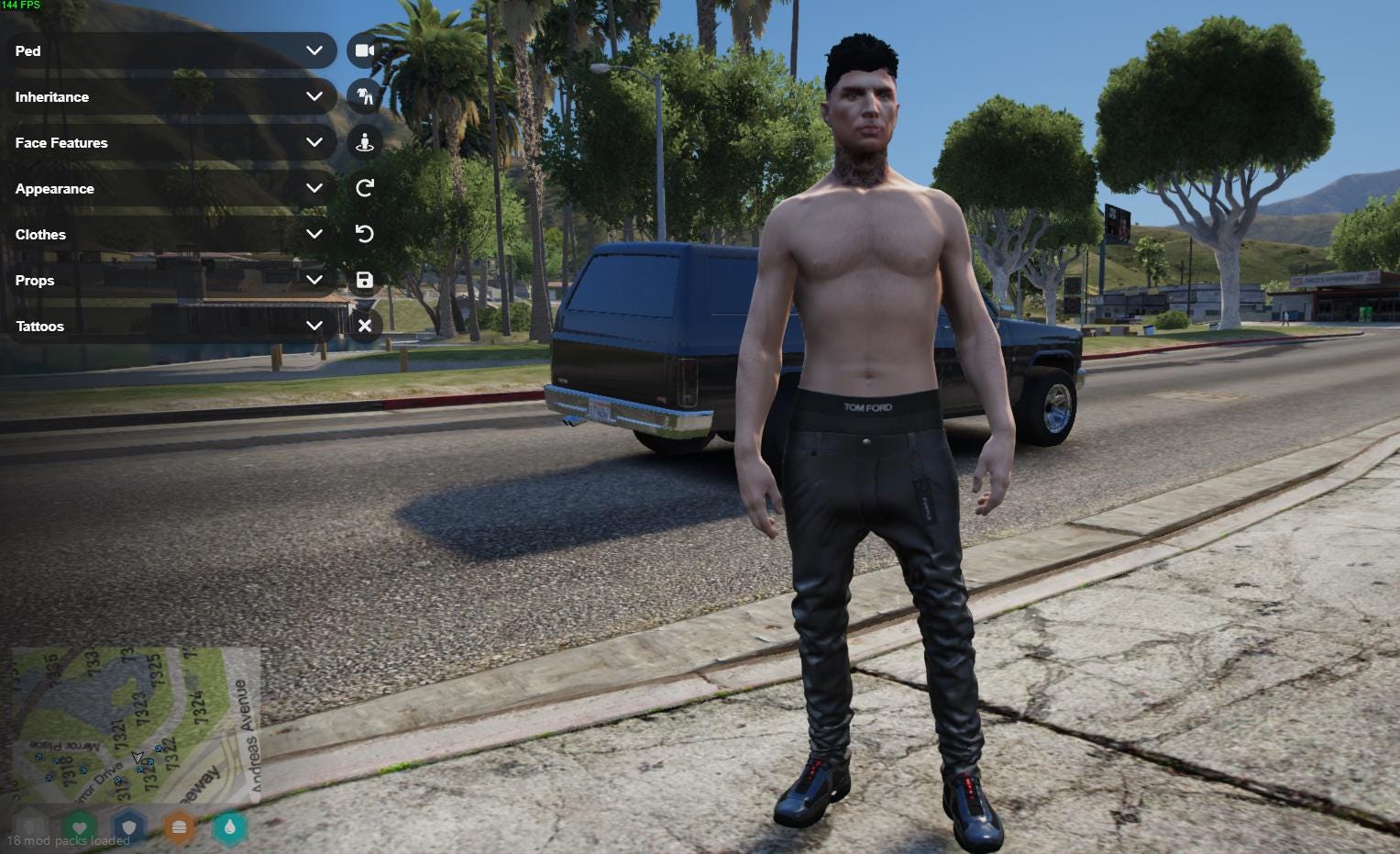Close the appearance editor with the X icon

365,326
